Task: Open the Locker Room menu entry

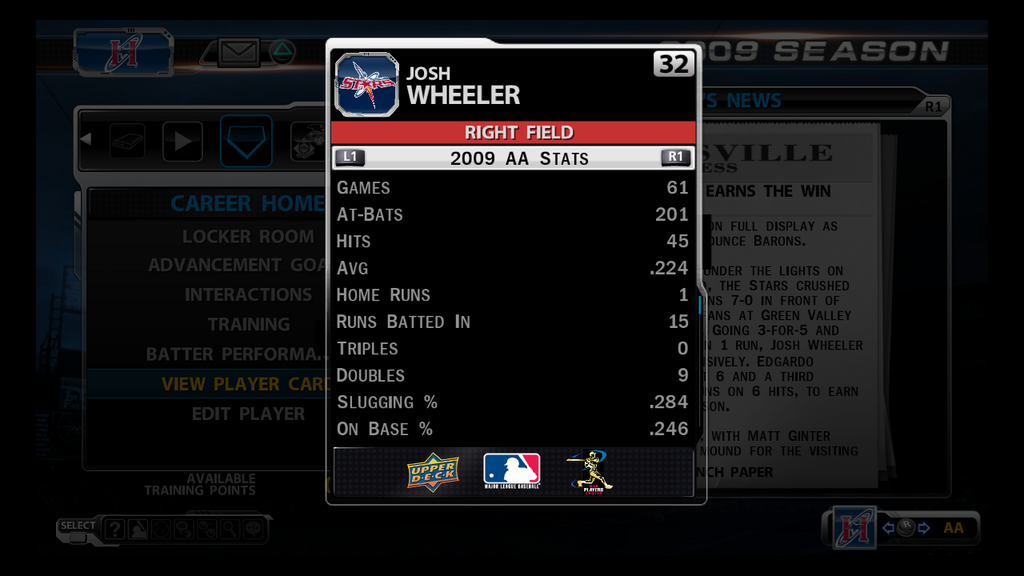Action: click(x=247, y=237)
